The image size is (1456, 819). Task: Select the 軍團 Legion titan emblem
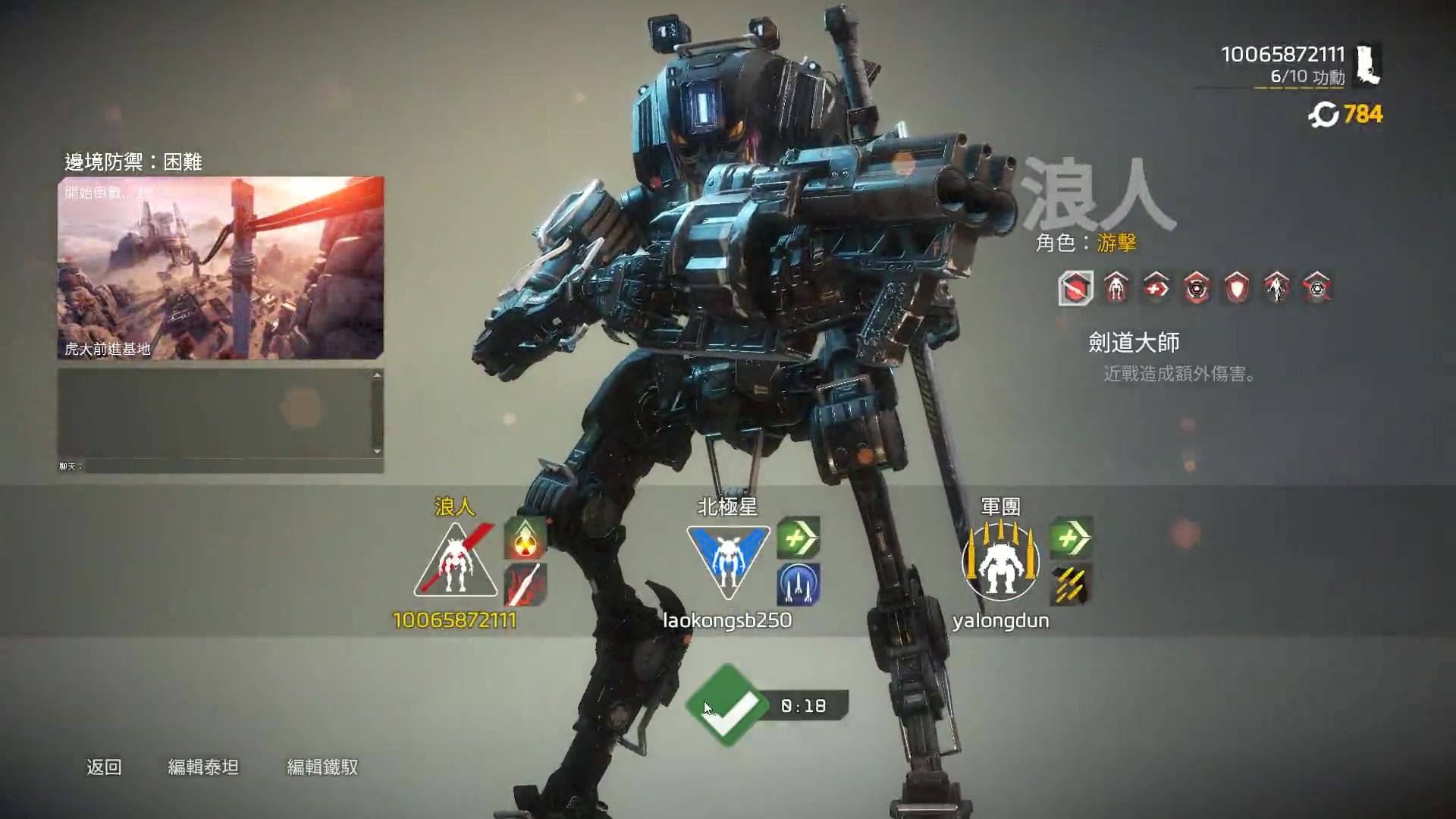(x=1000, y=563)
